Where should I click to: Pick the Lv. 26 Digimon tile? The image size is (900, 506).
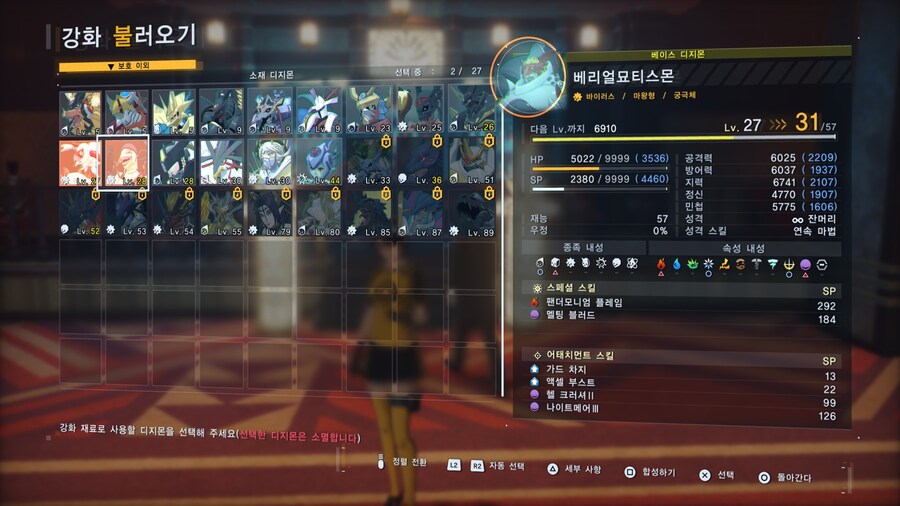pyautogui.click(x=469, y=111)
